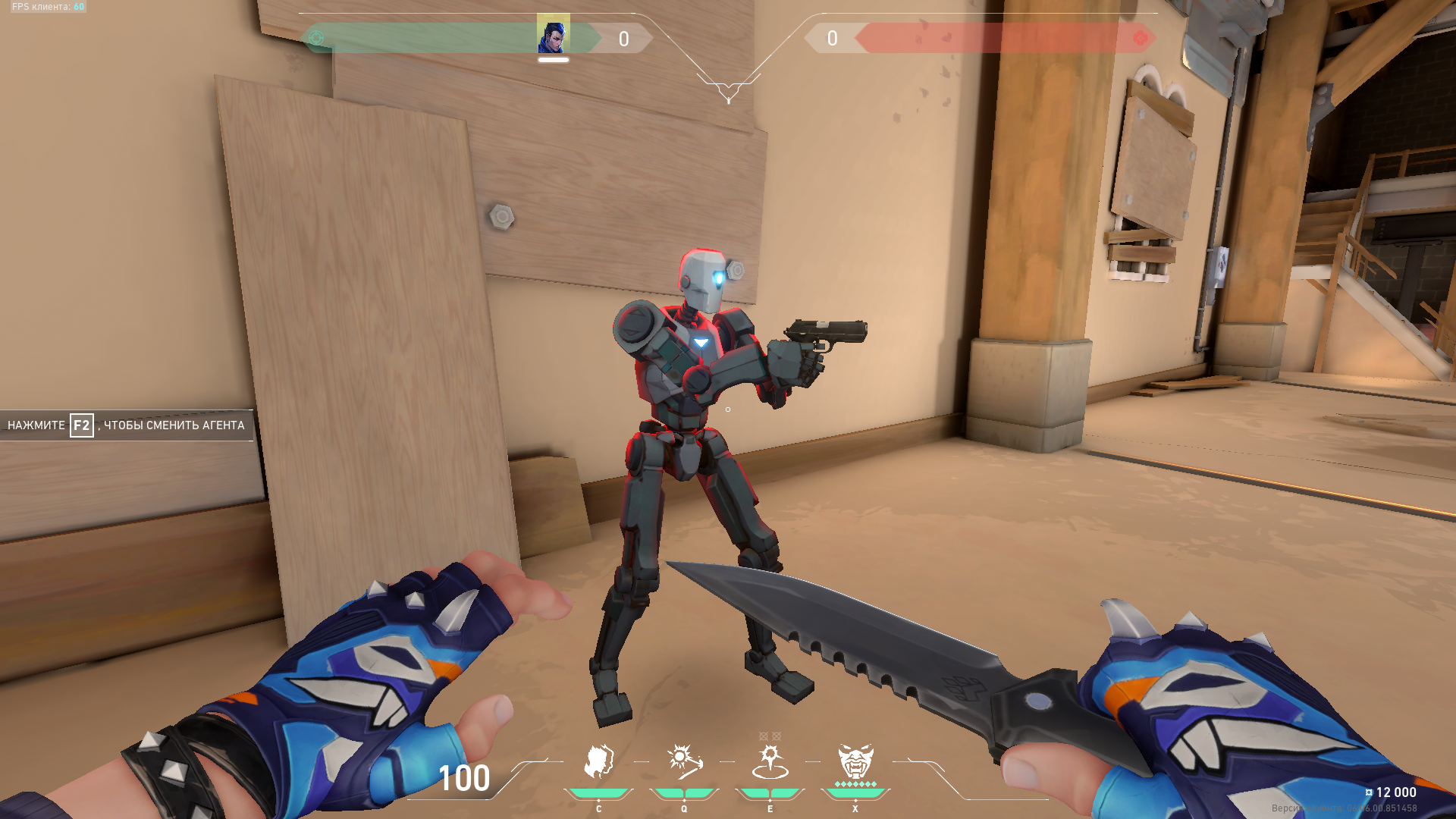
Task: Activate the Blindside flash ability icon
Action: click(x=684, y=762)
